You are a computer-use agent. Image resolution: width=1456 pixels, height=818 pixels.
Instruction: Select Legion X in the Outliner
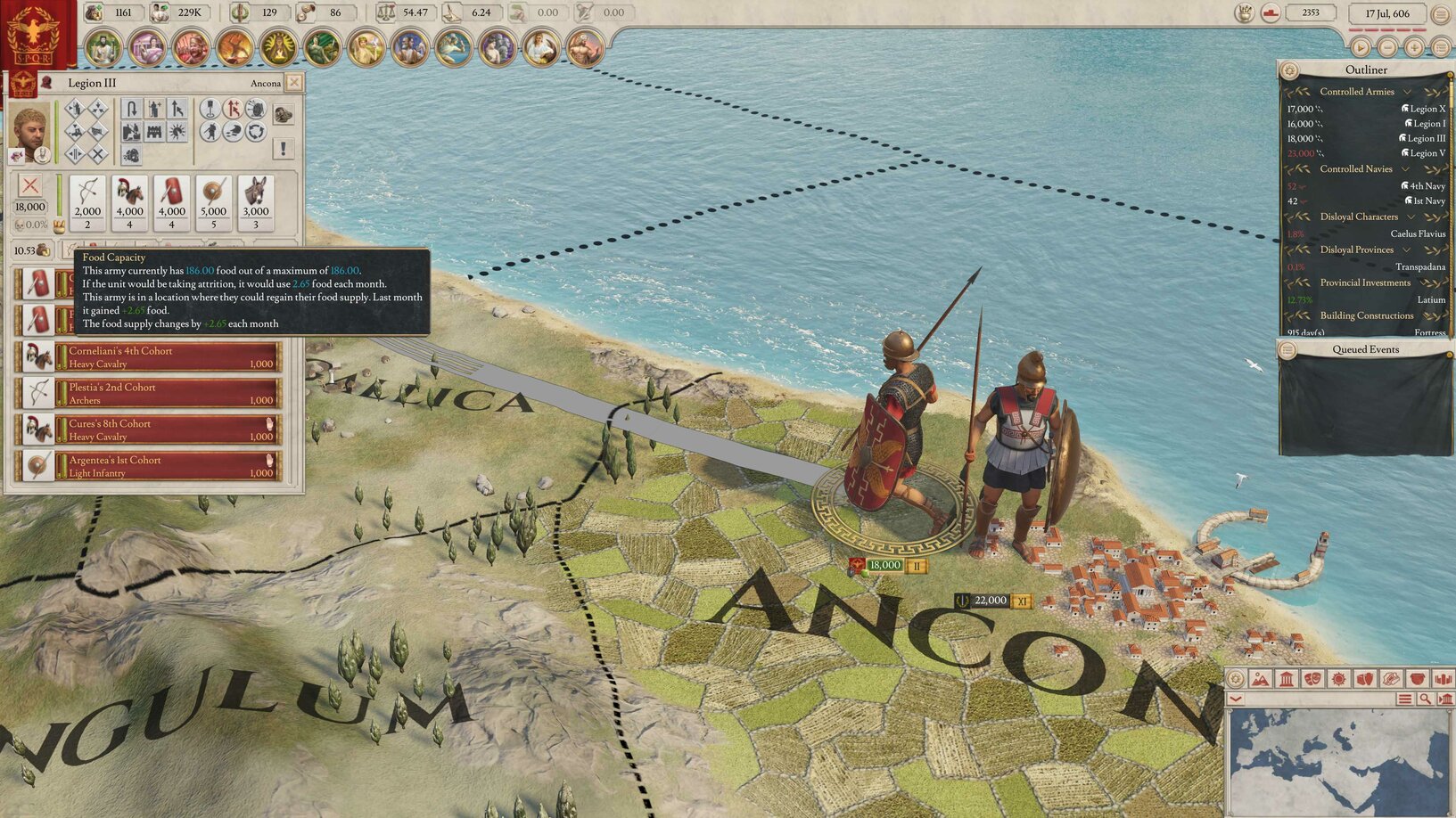[x=1427, y=109]
